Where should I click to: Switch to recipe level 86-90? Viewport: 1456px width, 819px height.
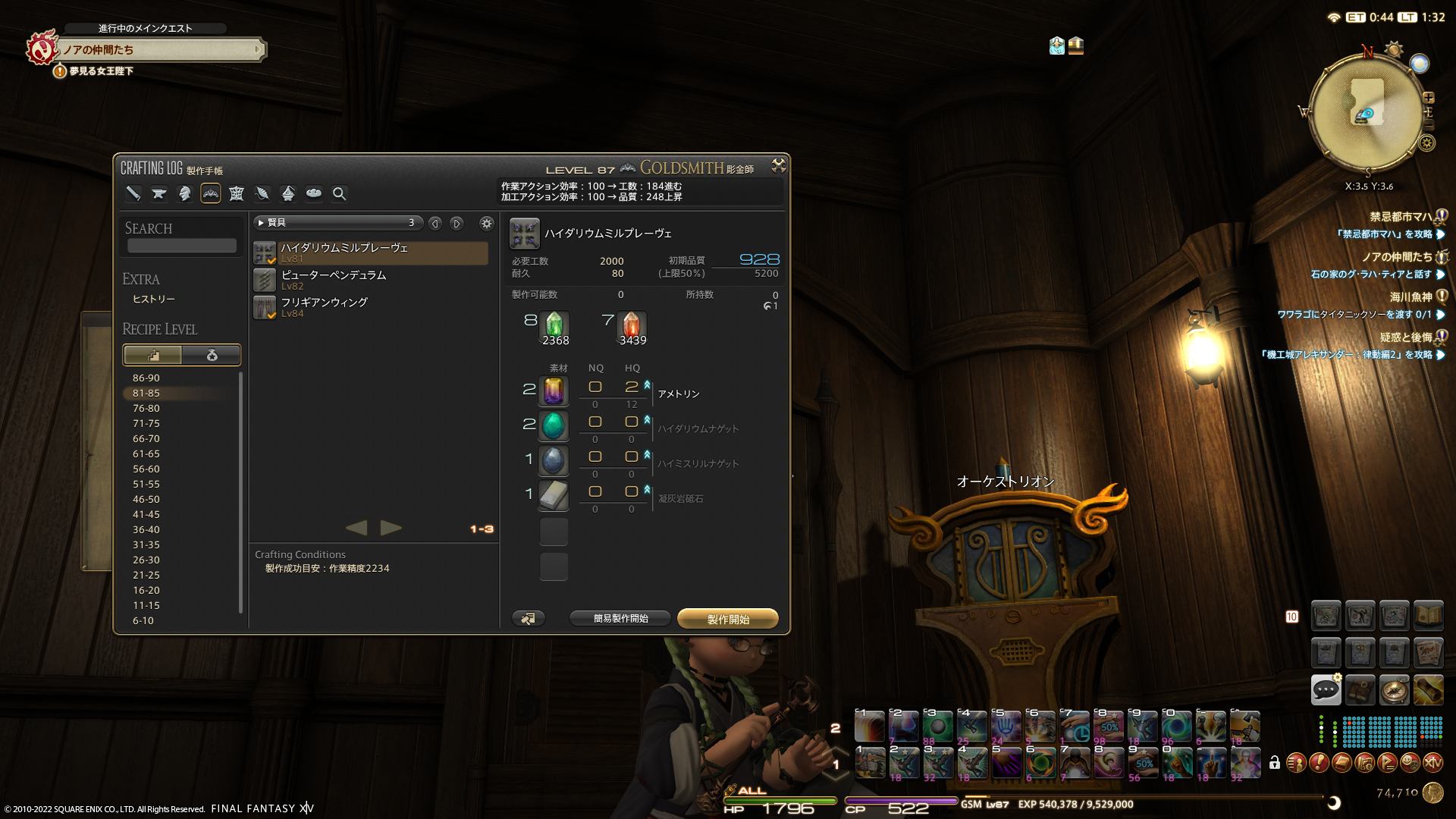pos(146,378)
